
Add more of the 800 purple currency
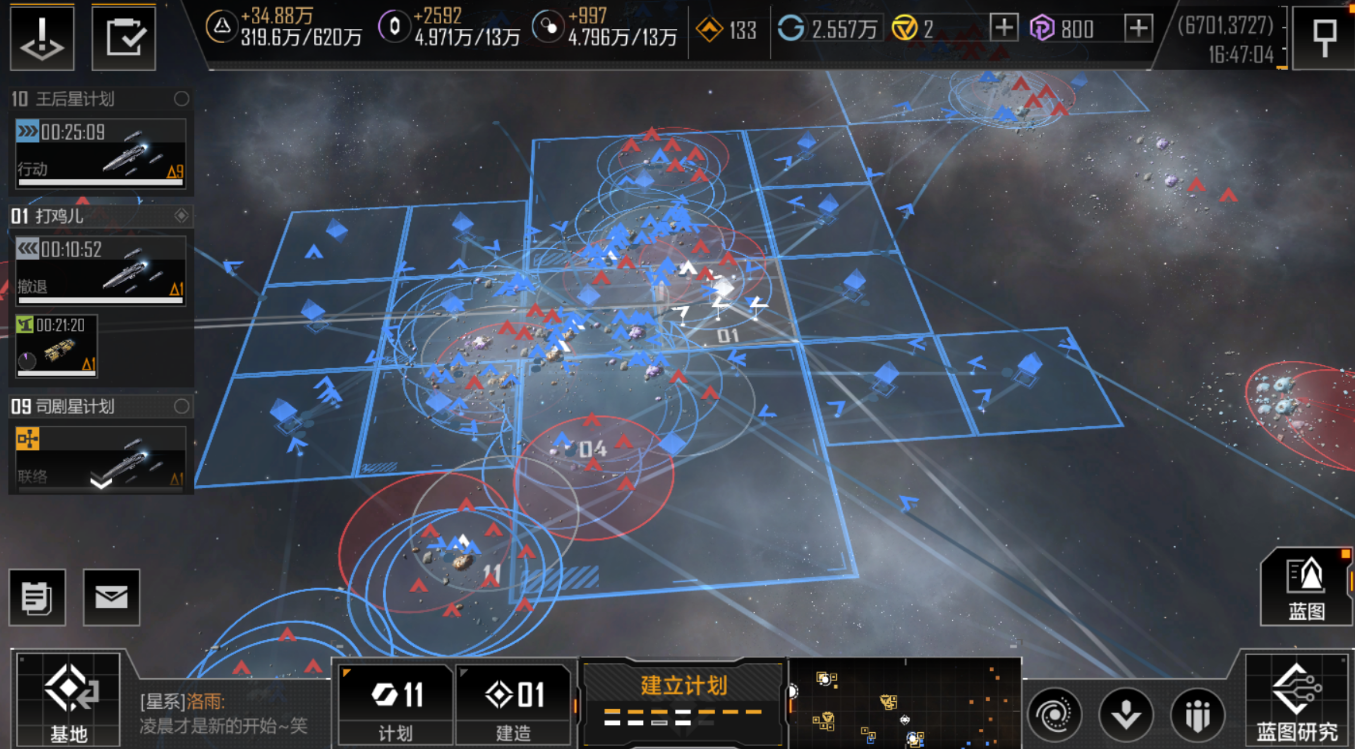pyautogui.click(x=1138, y=28)
